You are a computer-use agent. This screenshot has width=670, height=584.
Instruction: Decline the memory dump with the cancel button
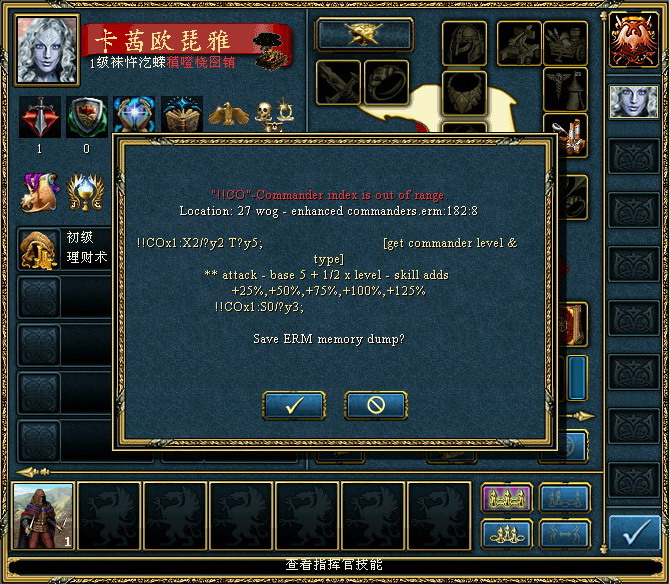376,405
